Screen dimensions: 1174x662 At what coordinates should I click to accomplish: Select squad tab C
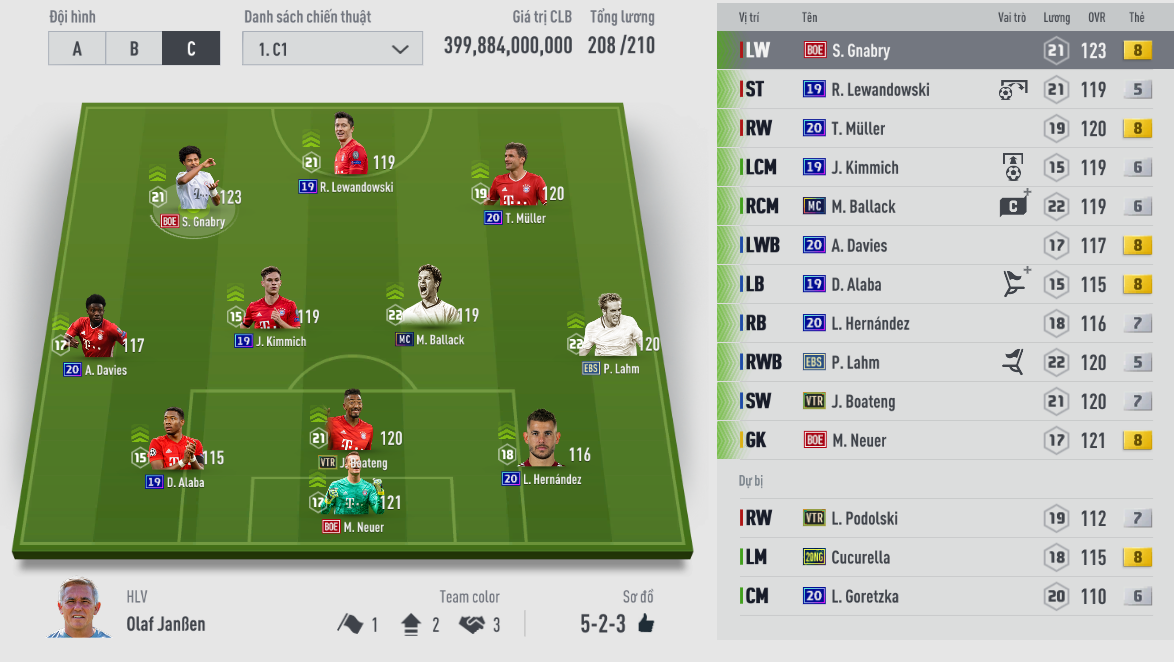(x=191, y=49)
